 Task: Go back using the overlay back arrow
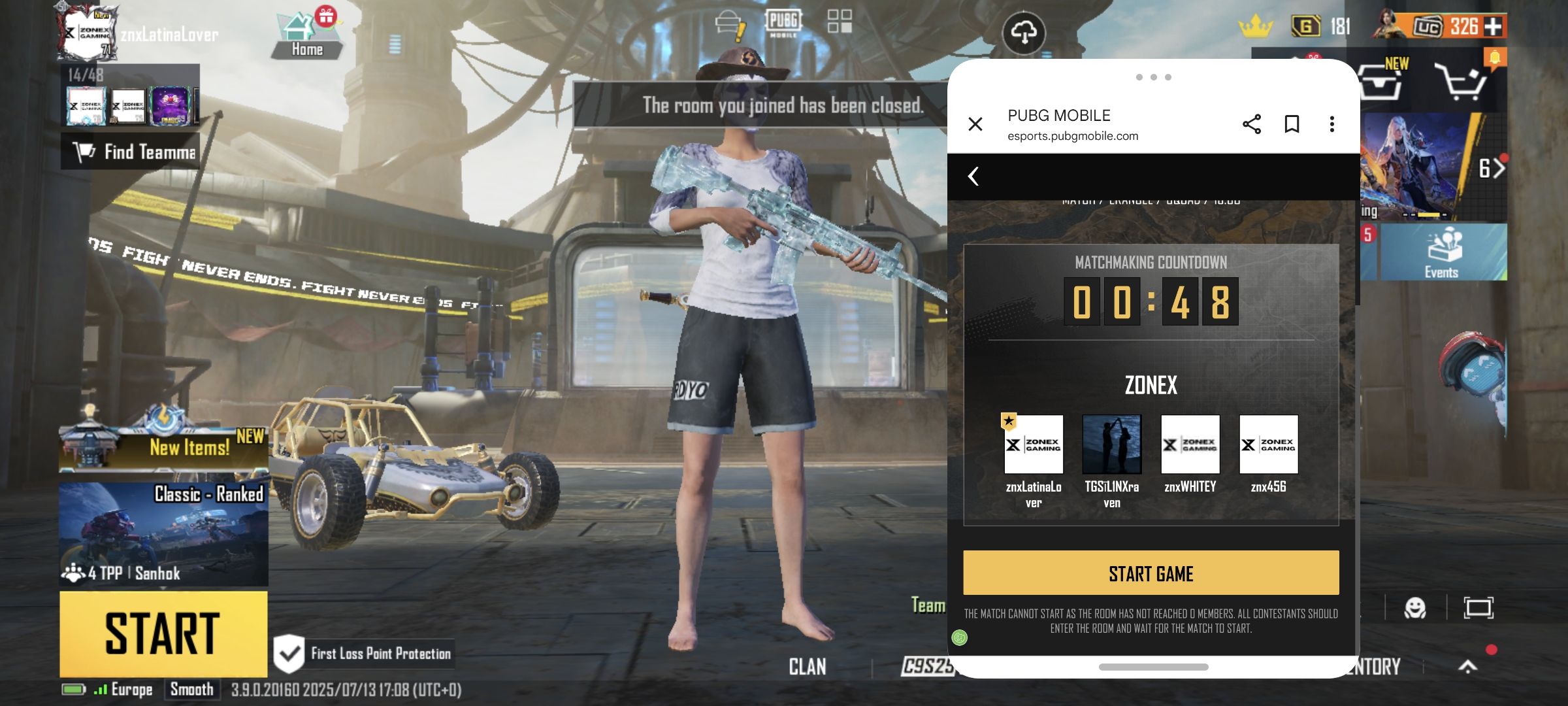pyautogui.click(x=973, y=176)
